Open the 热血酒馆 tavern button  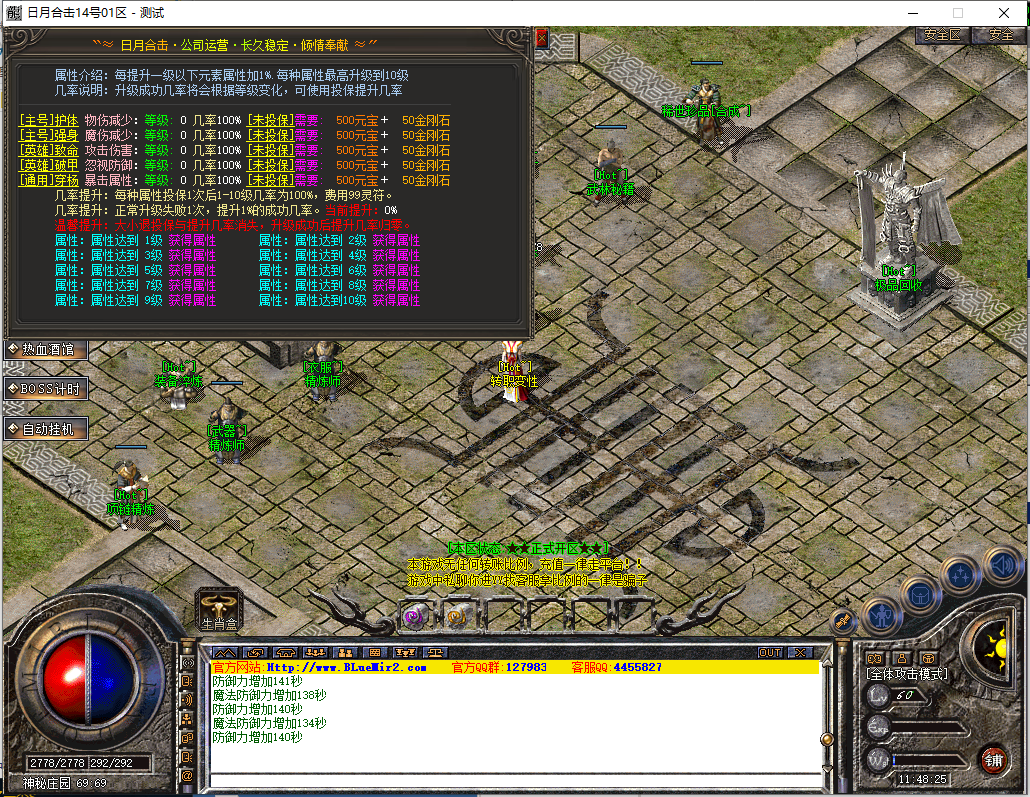46,349
